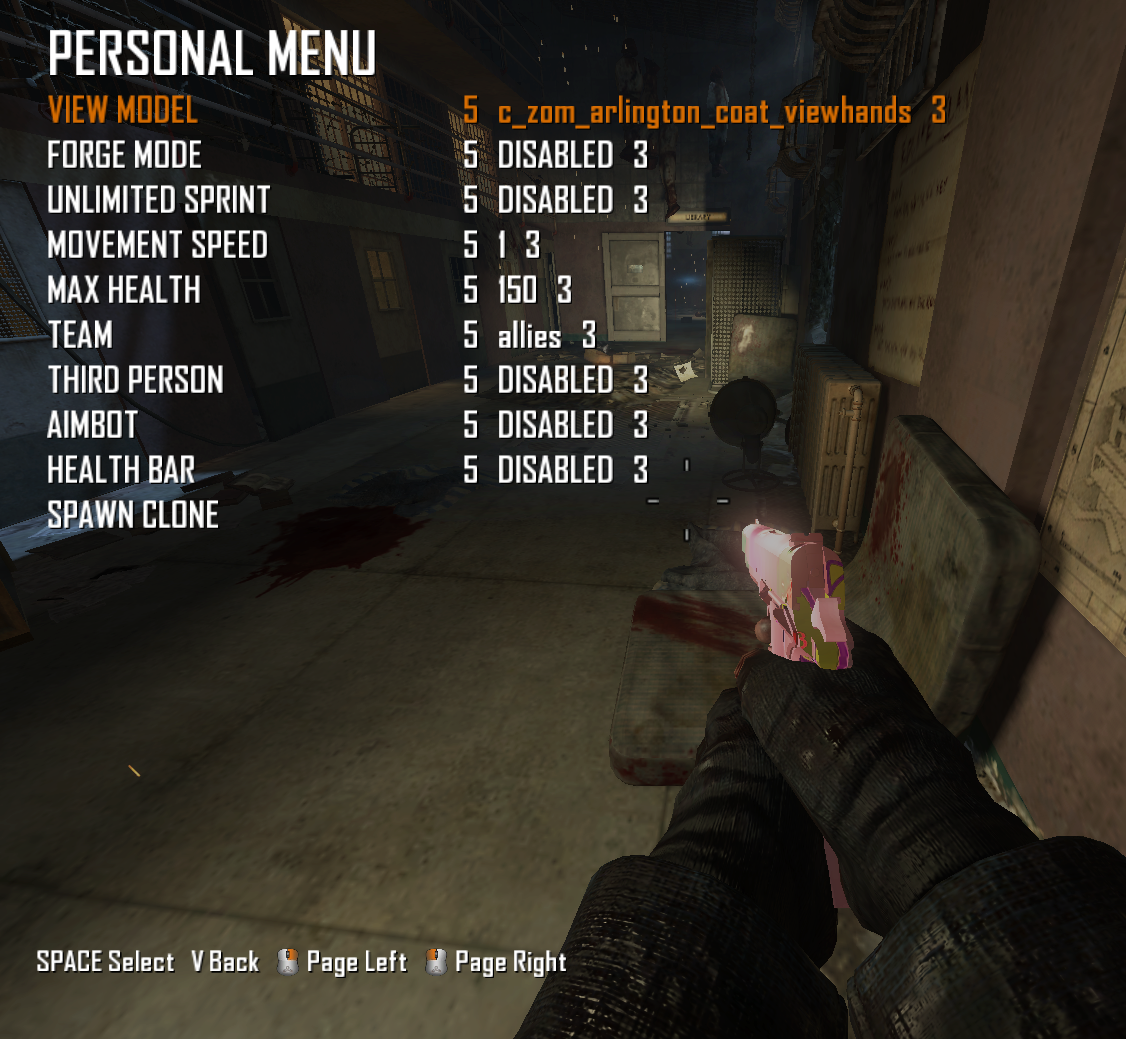Viewport: 1126px width, 1039px height.
Task: Activate the Aimbot menu entry
Action: [92, 425]
